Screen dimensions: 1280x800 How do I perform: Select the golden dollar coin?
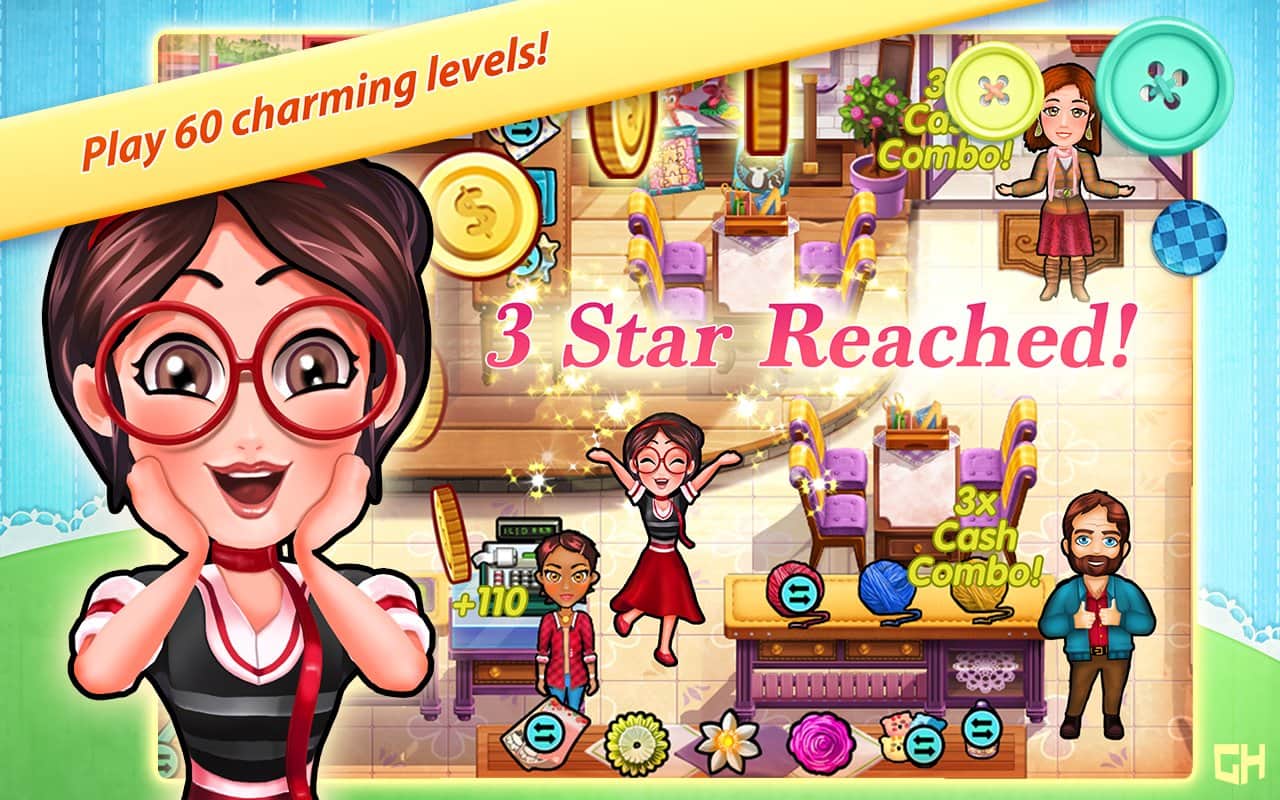click(x=478, y=215)
